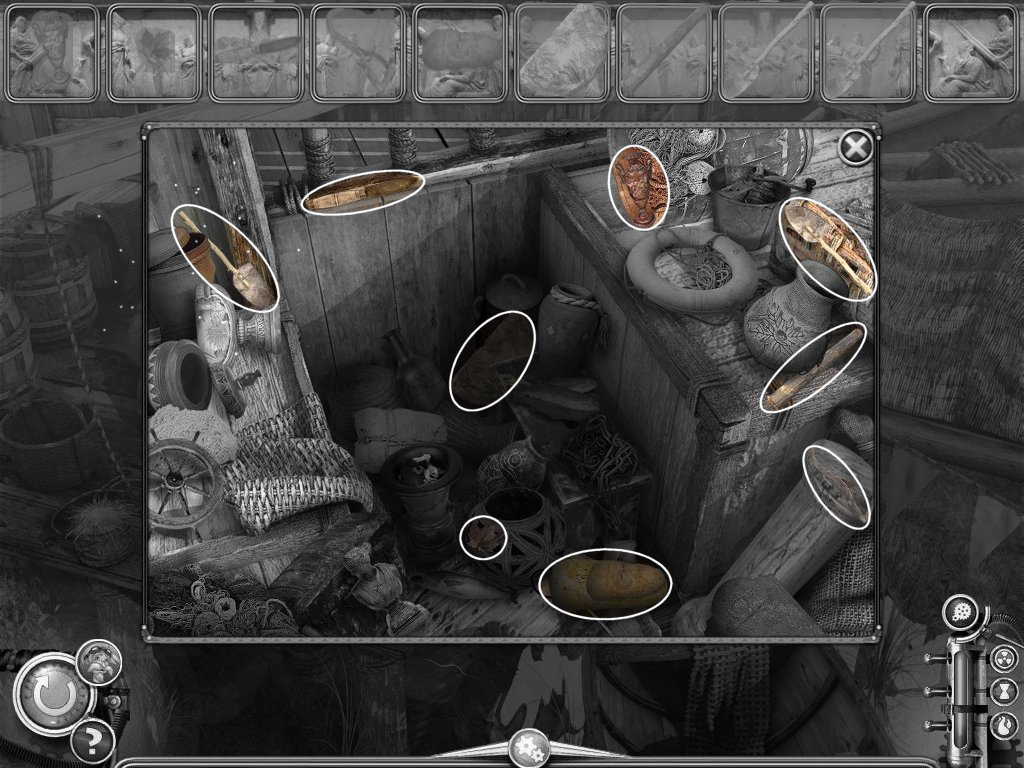1024x768 pixels.
Task: Open help with the question mark button
Action: (91, 742)
